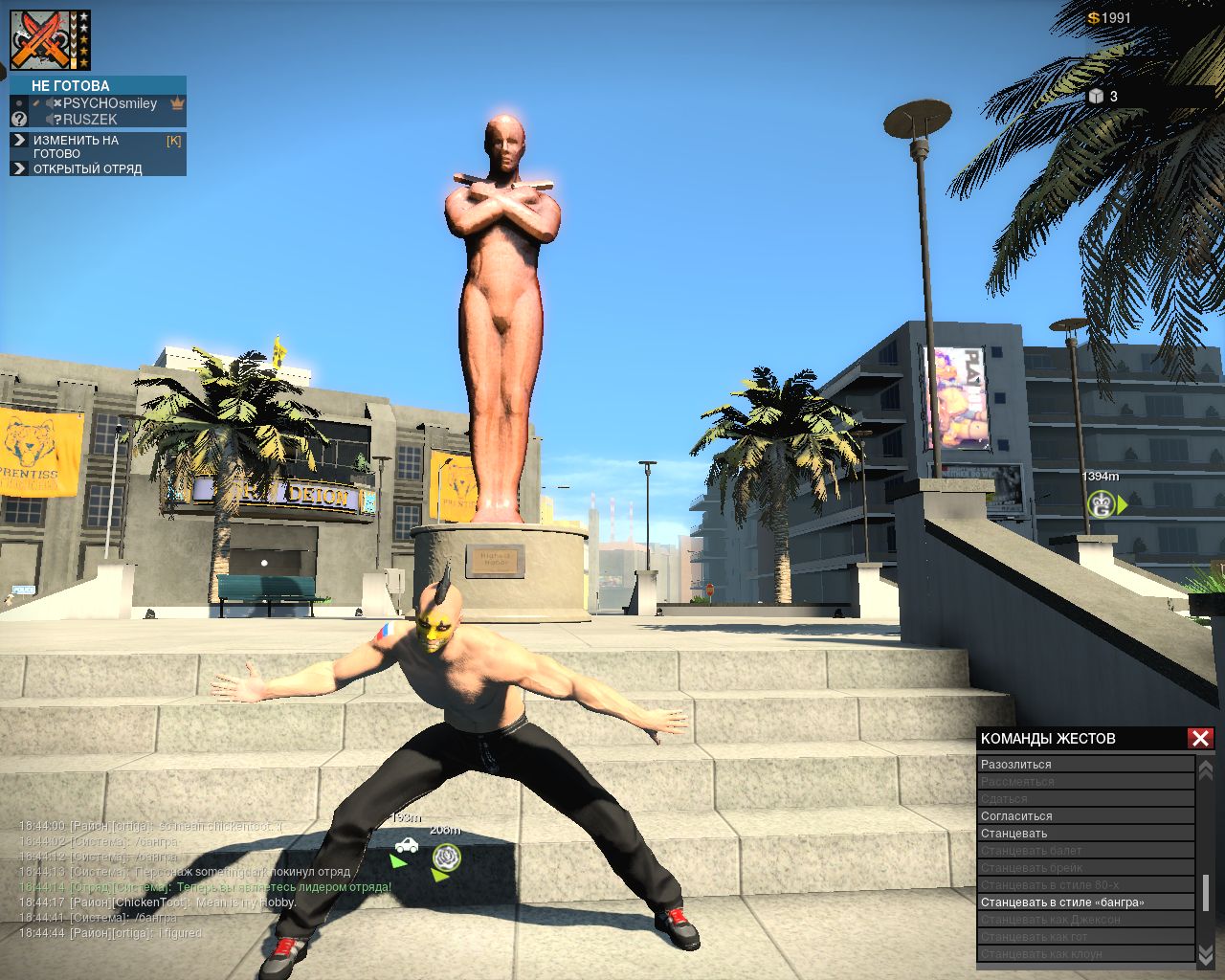The image size is (1225, 980).
Task: Select squad member RUSZEK
Action: click(x=90, y=120)
